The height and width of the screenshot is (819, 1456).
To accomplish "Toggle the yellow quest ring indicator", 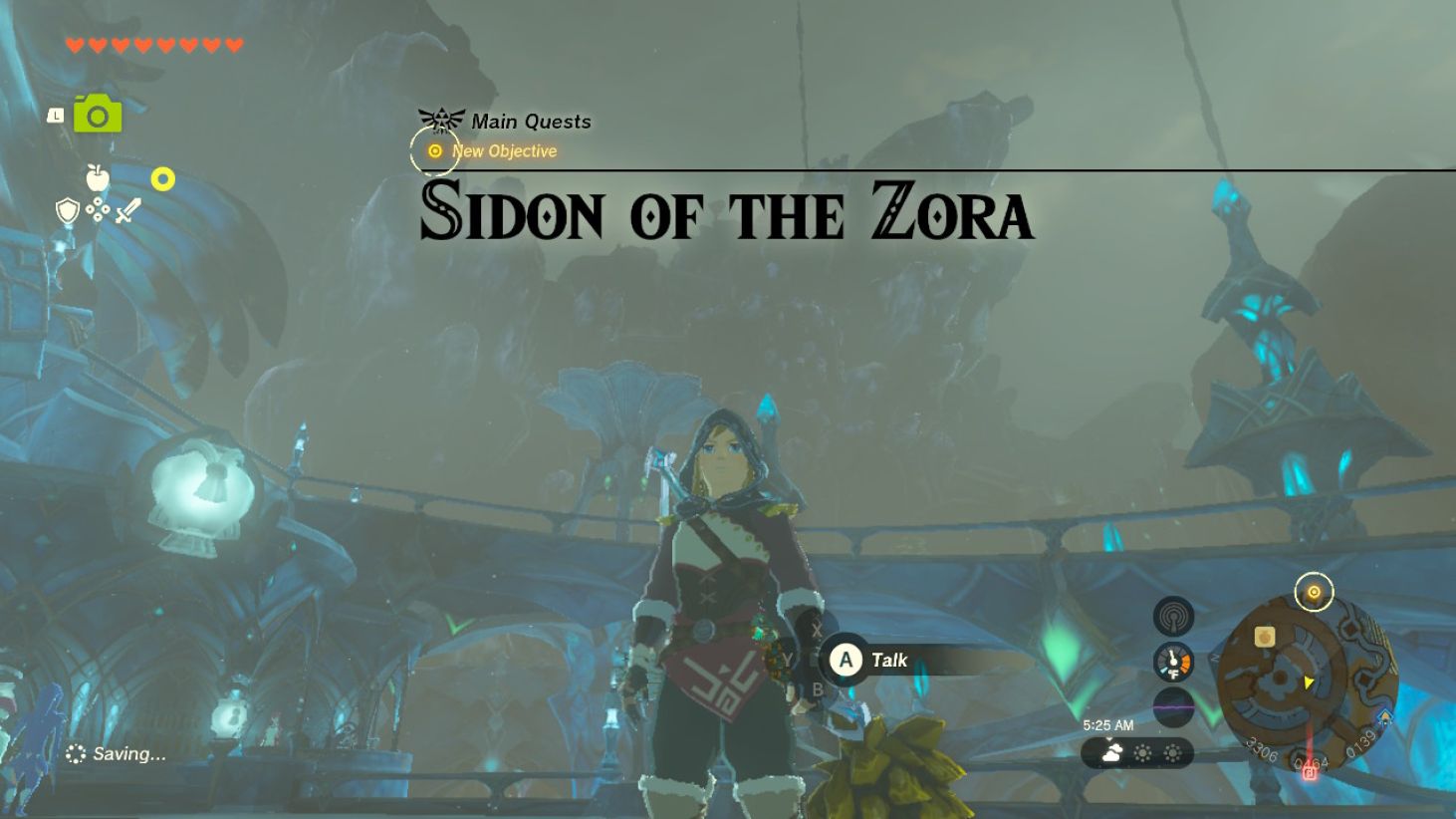I will coord(1314,592).
